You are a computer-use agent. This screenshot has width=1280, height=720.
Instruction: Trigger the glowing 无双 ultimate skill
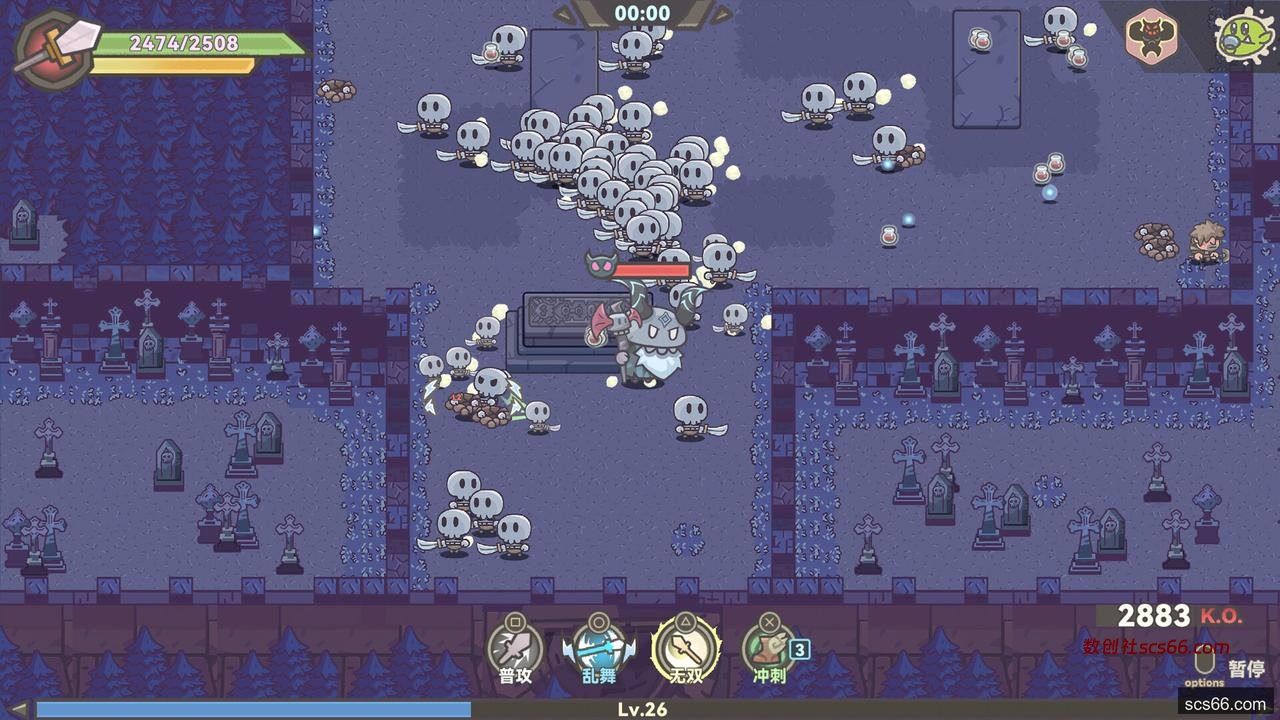pyautogui.click(x=686, y=649)
